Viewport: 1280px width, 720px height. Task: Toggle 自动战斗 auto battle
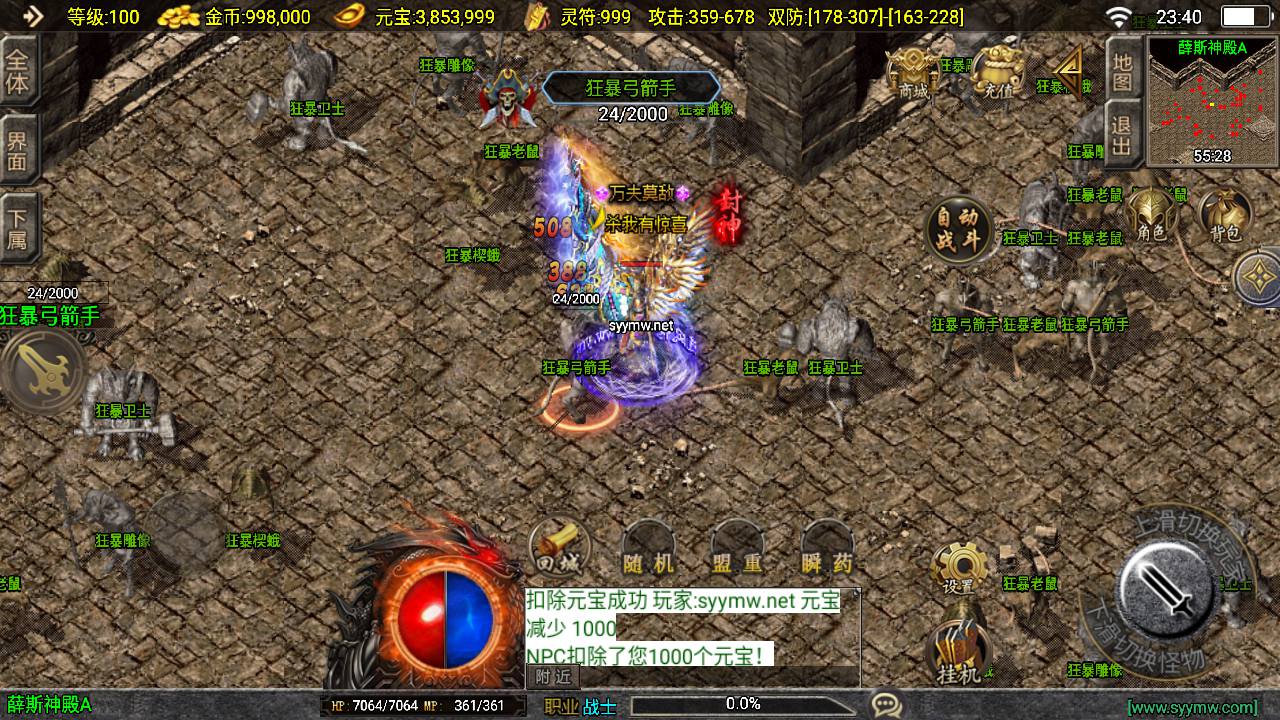point(960,229)
